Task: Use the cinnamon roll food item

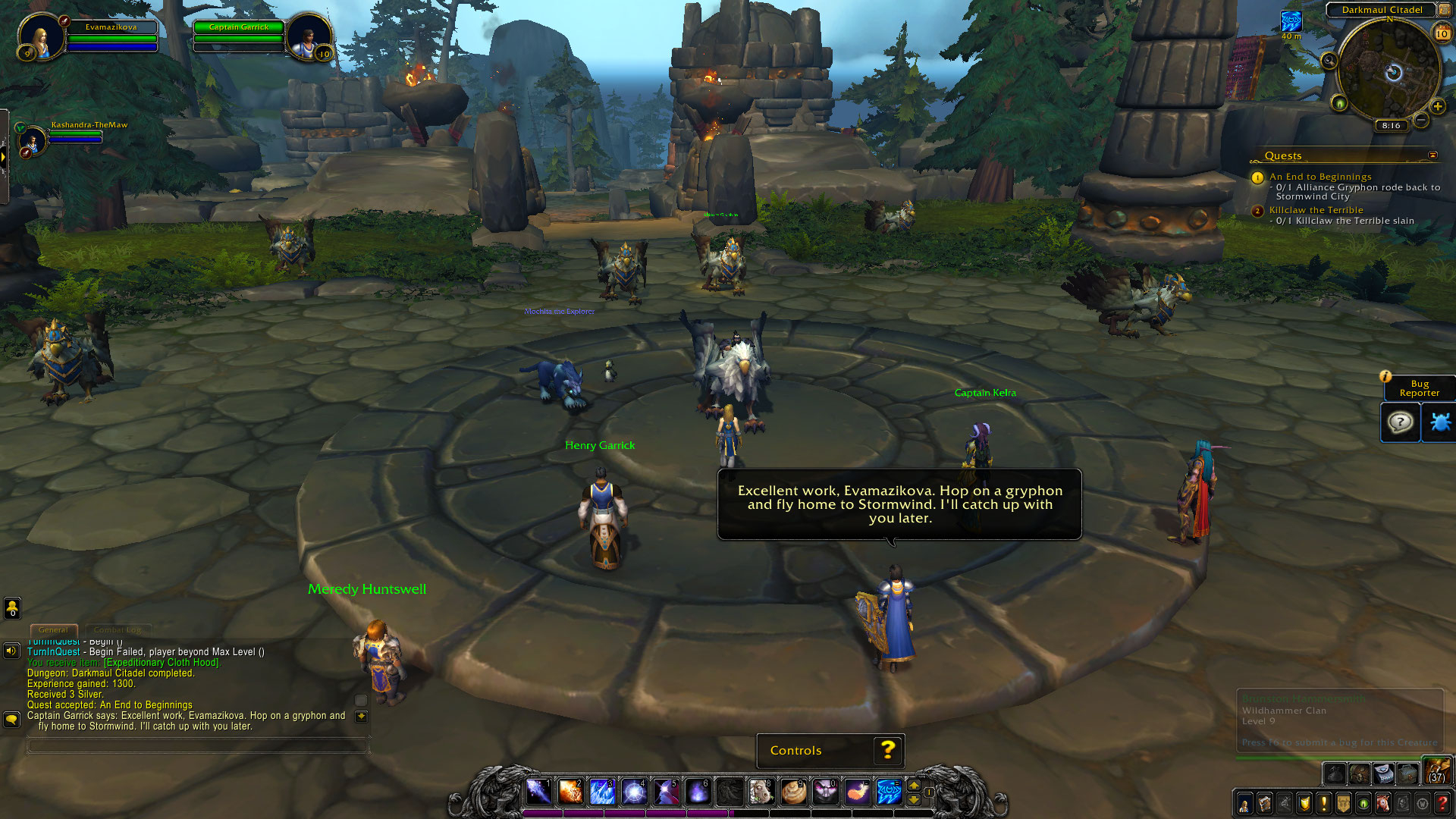Action: tap(793, 792)
